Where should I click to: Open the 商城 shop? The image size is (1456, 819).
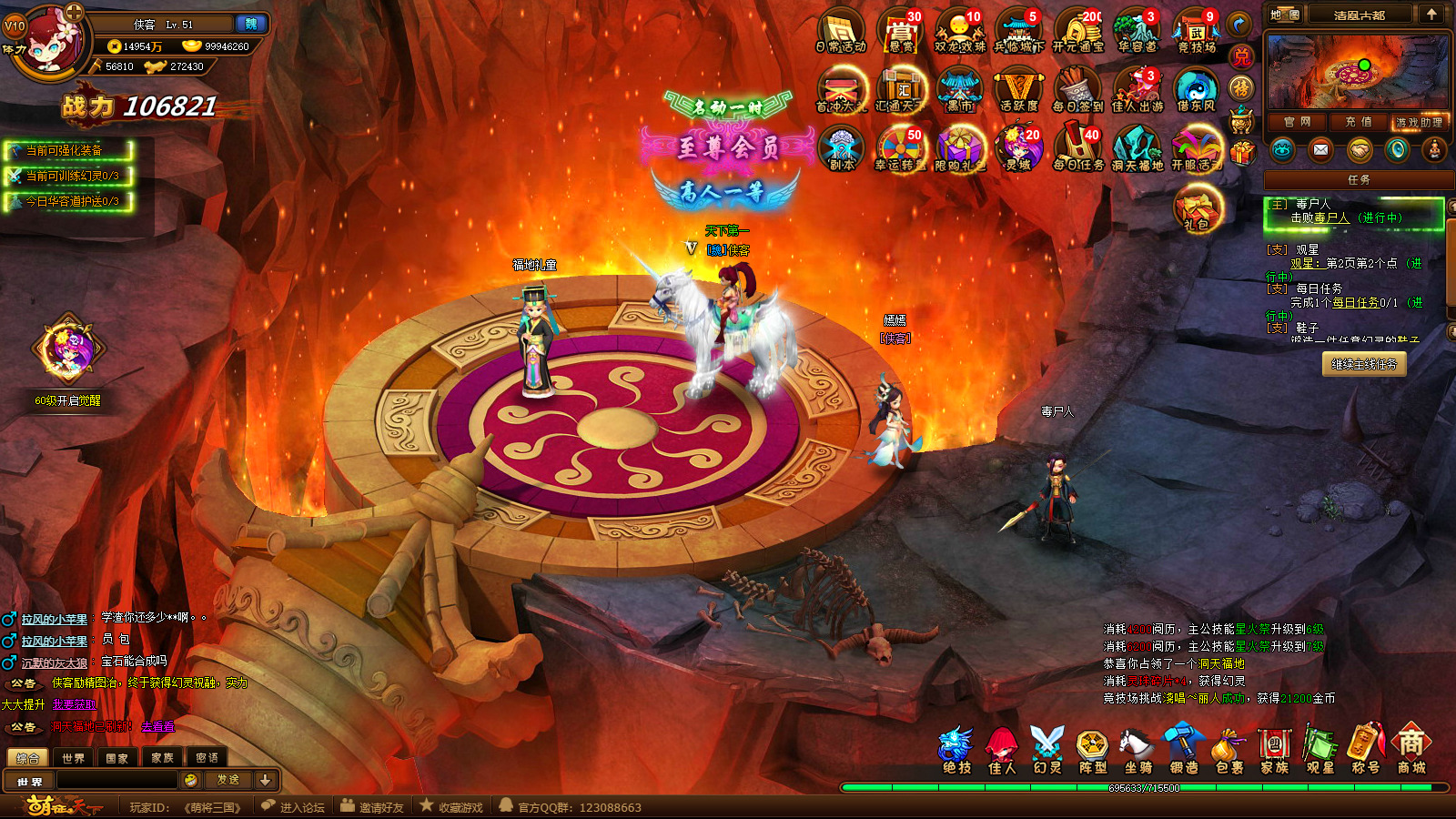[1410, 752]
